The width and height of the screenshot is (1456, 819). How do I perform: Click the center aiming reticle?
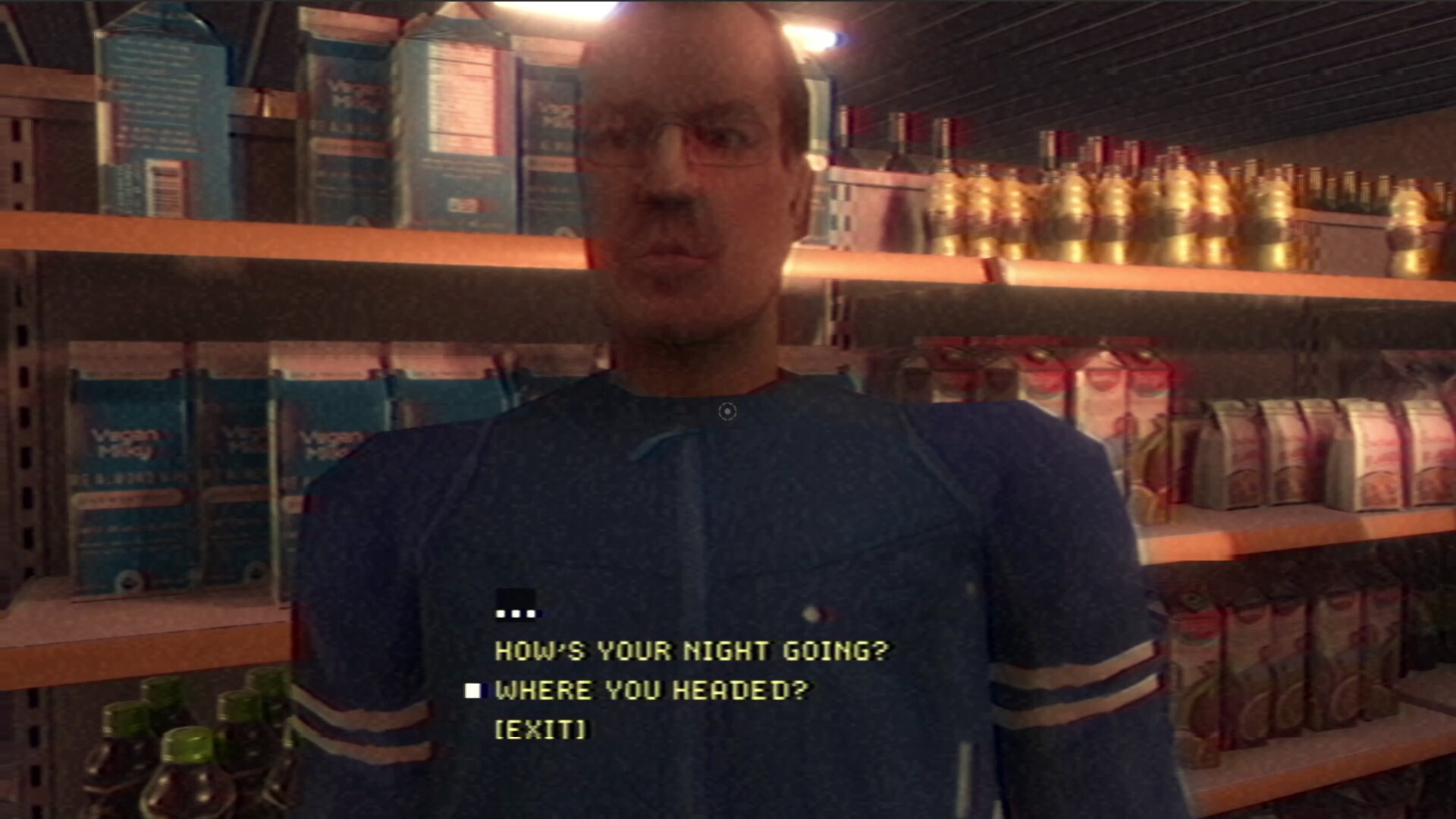[x=729, y=410]
